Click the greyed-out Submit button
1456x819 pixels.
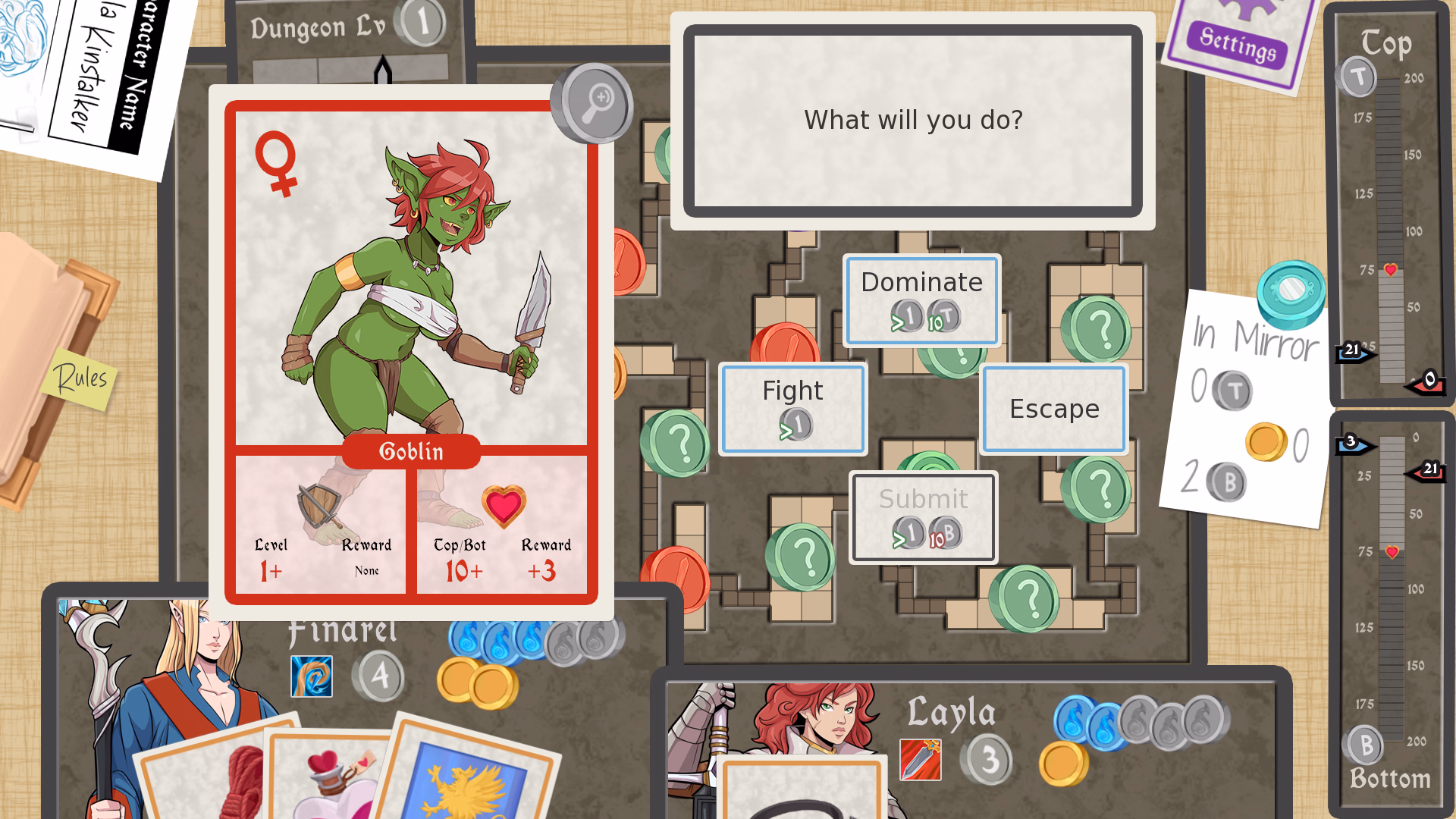(923, 517)
